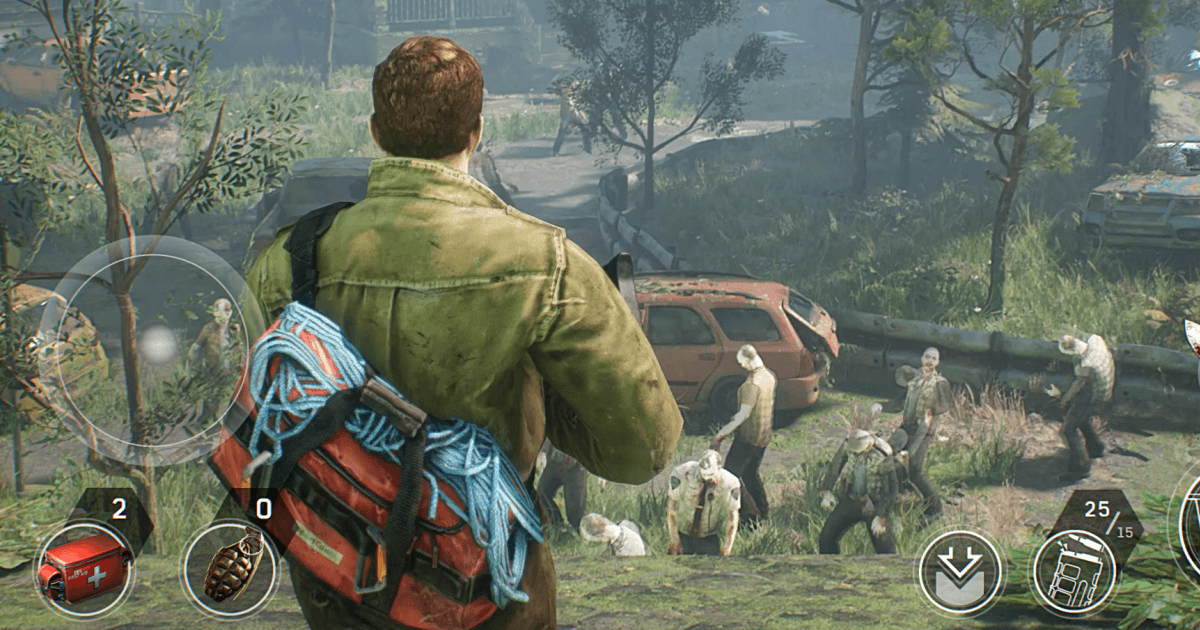Reload using the ammo magazine button
Viewport: 1200px width, 630px height.
tap(1076, 573)
